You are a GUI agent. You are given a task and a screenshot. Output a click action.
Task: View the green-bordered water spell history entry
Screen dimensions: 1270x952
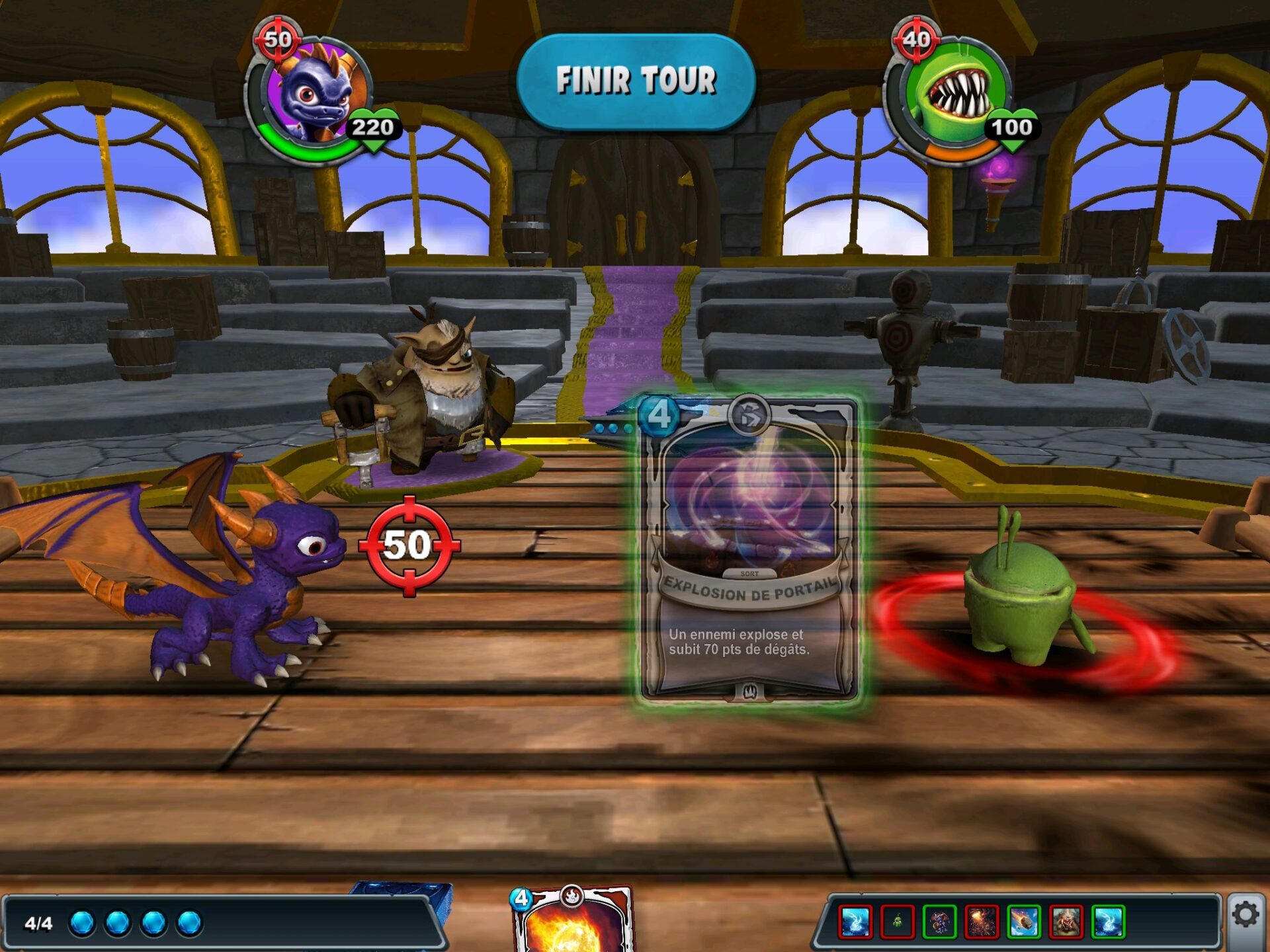click(1108, 922)
